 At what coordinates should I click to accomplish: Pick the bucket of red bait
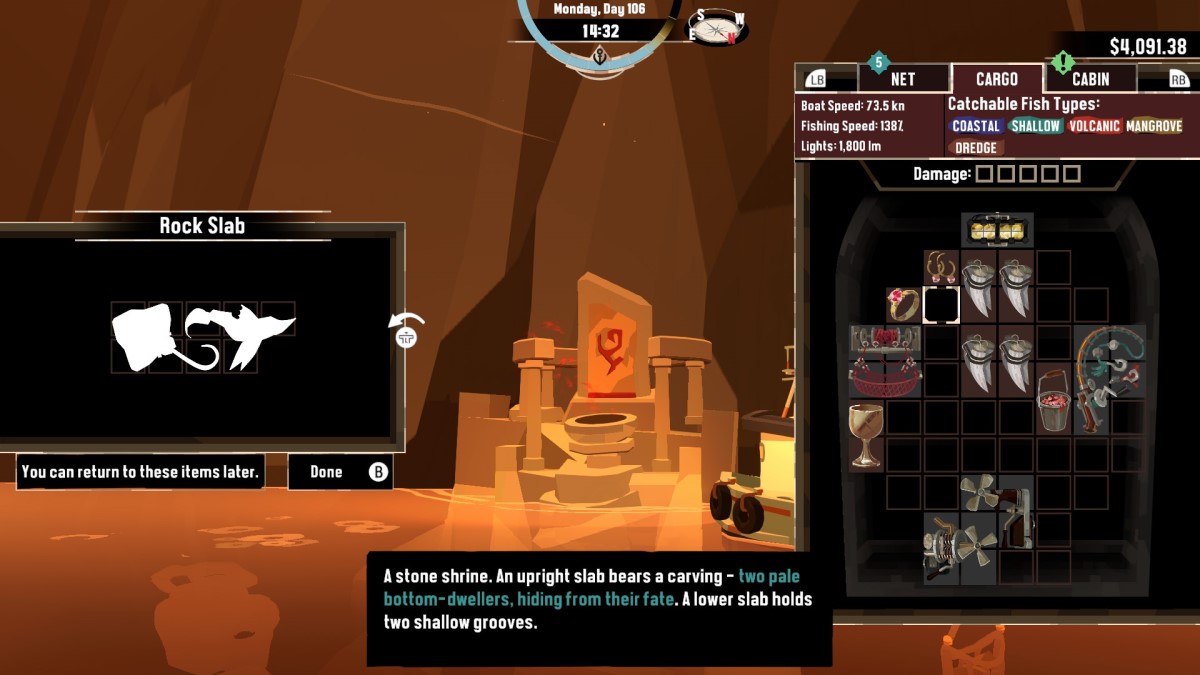tap(1053, 399)
